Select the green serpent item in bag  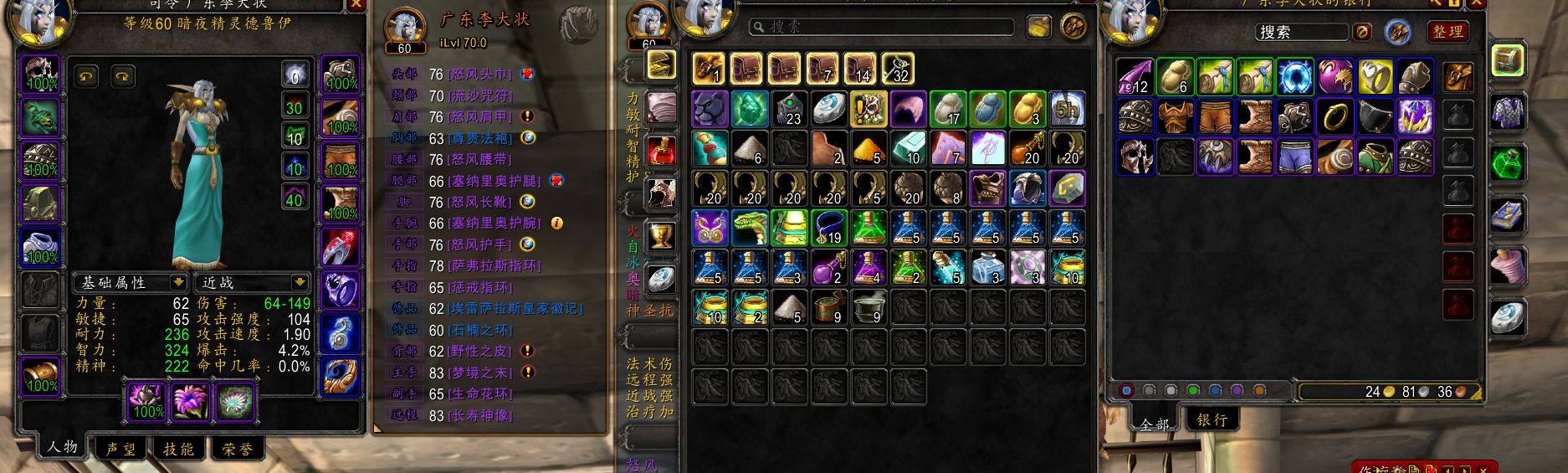(x=750, y=228)
